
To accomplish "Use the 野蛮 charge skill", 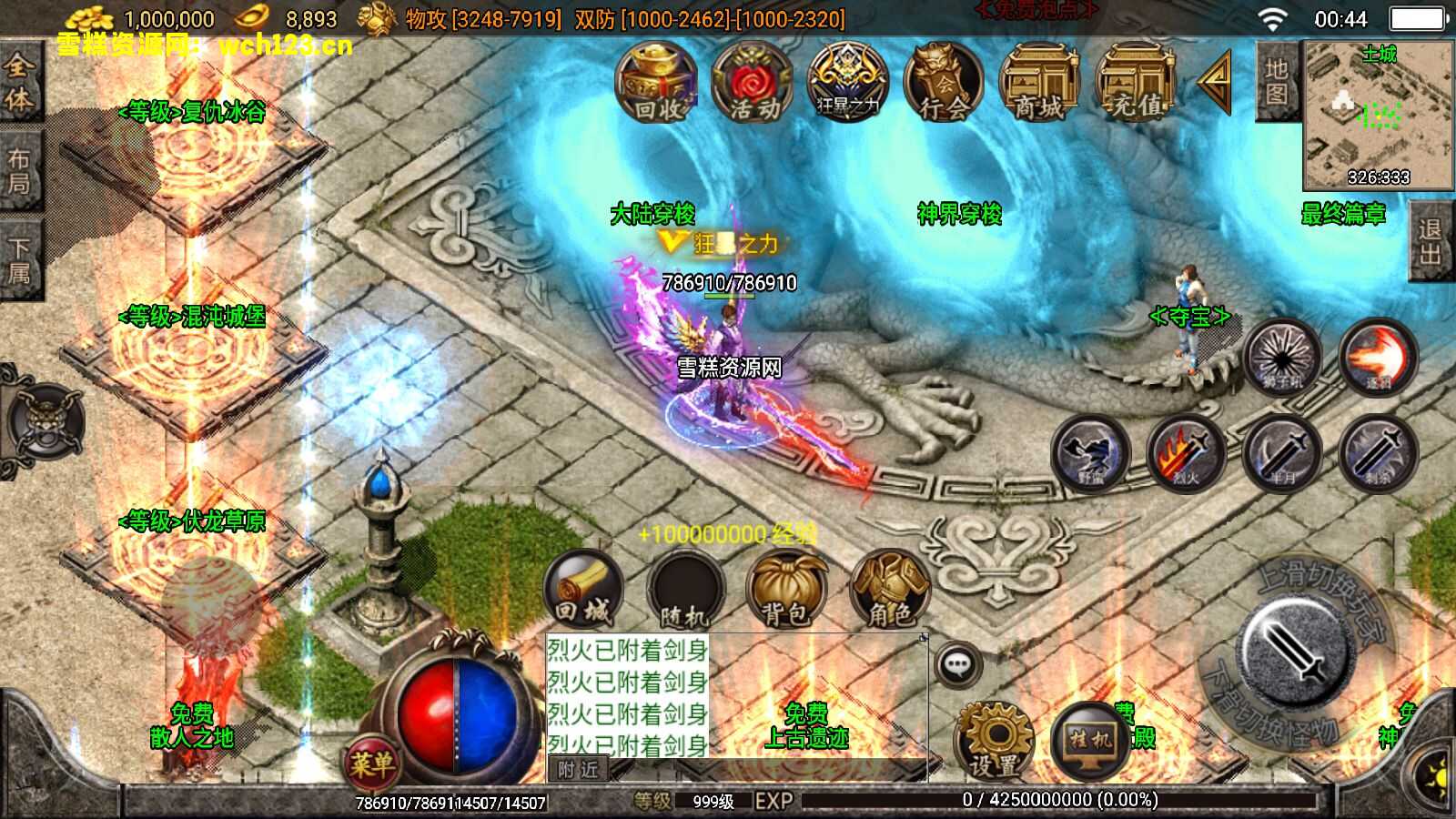I will [x=1090, y=453].
